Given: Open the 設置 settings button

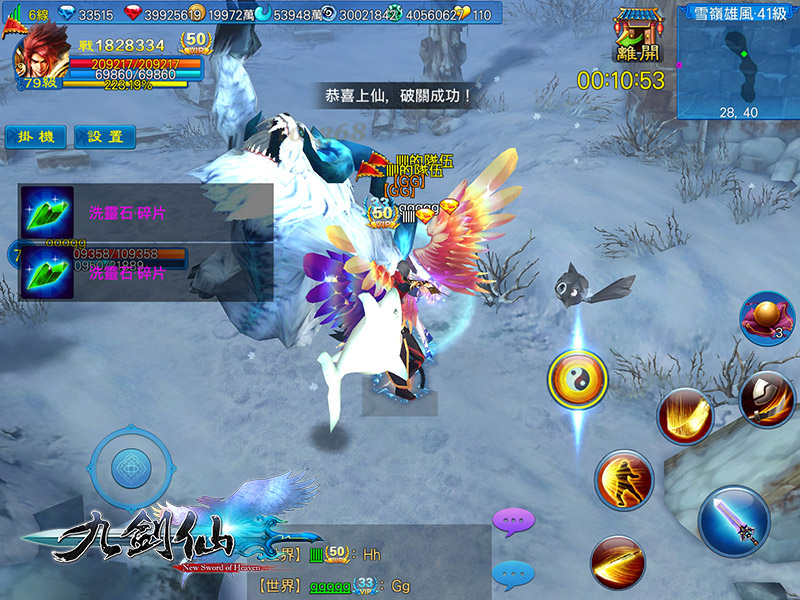Looking at the screenshot, I should pyautogui.click(x=105, y=137).
